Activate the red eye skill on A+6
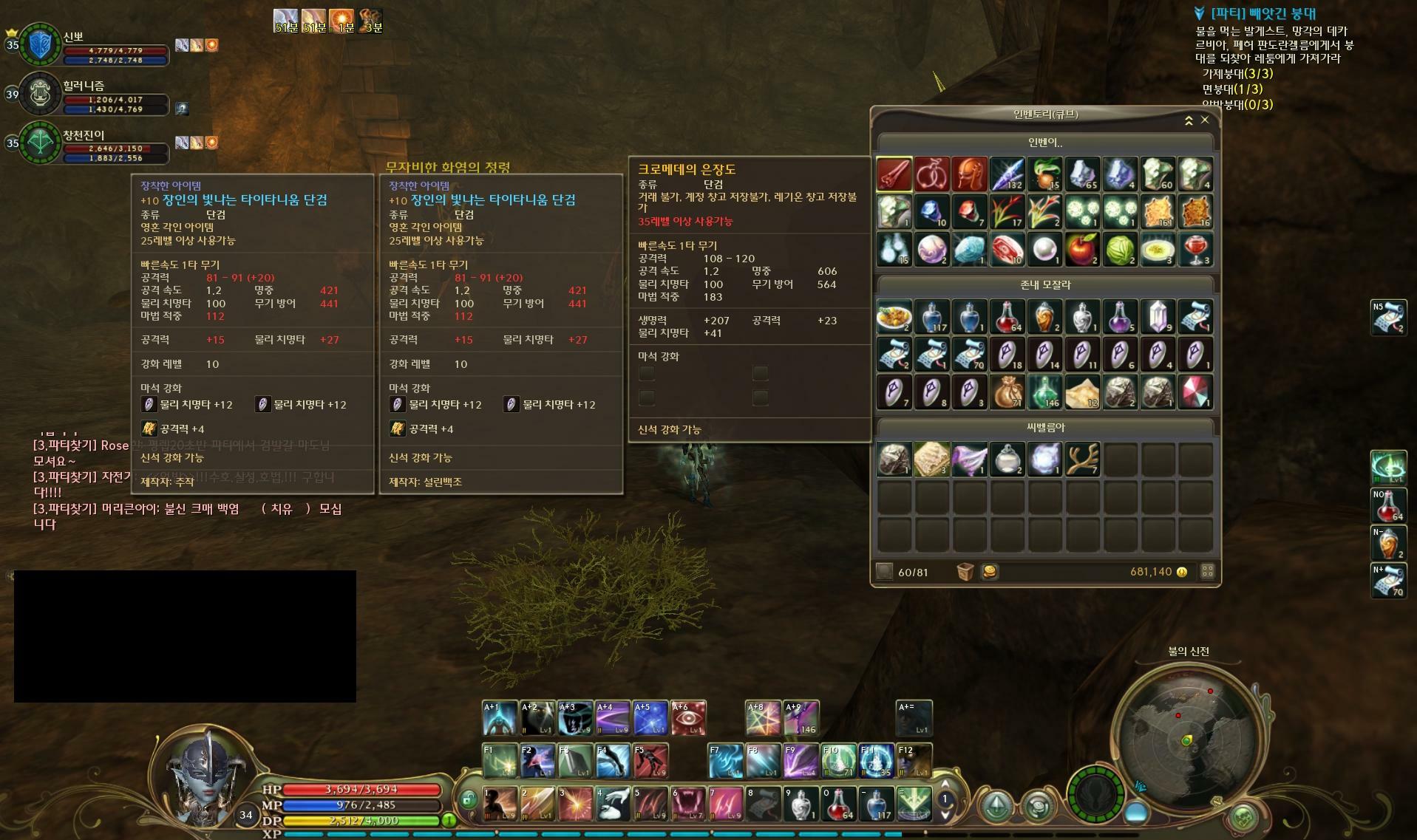Image resolution: width=1417 pixels, height=840 pixels. [688, 718]
